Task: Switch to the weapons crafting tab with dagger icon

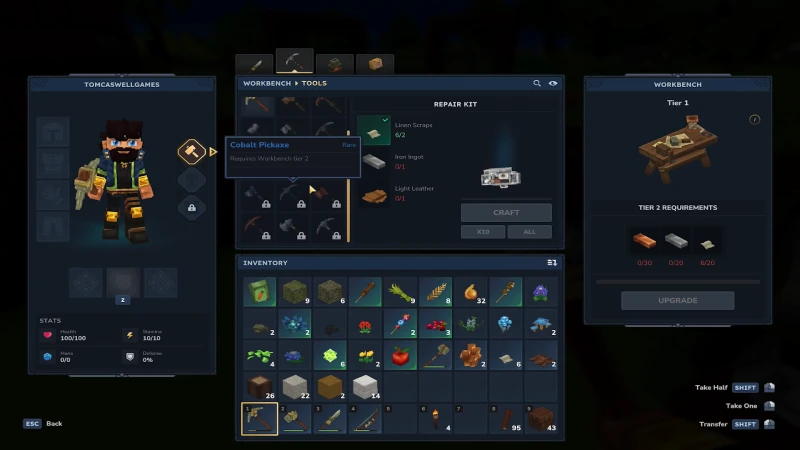Action: (x=254, y=64)
